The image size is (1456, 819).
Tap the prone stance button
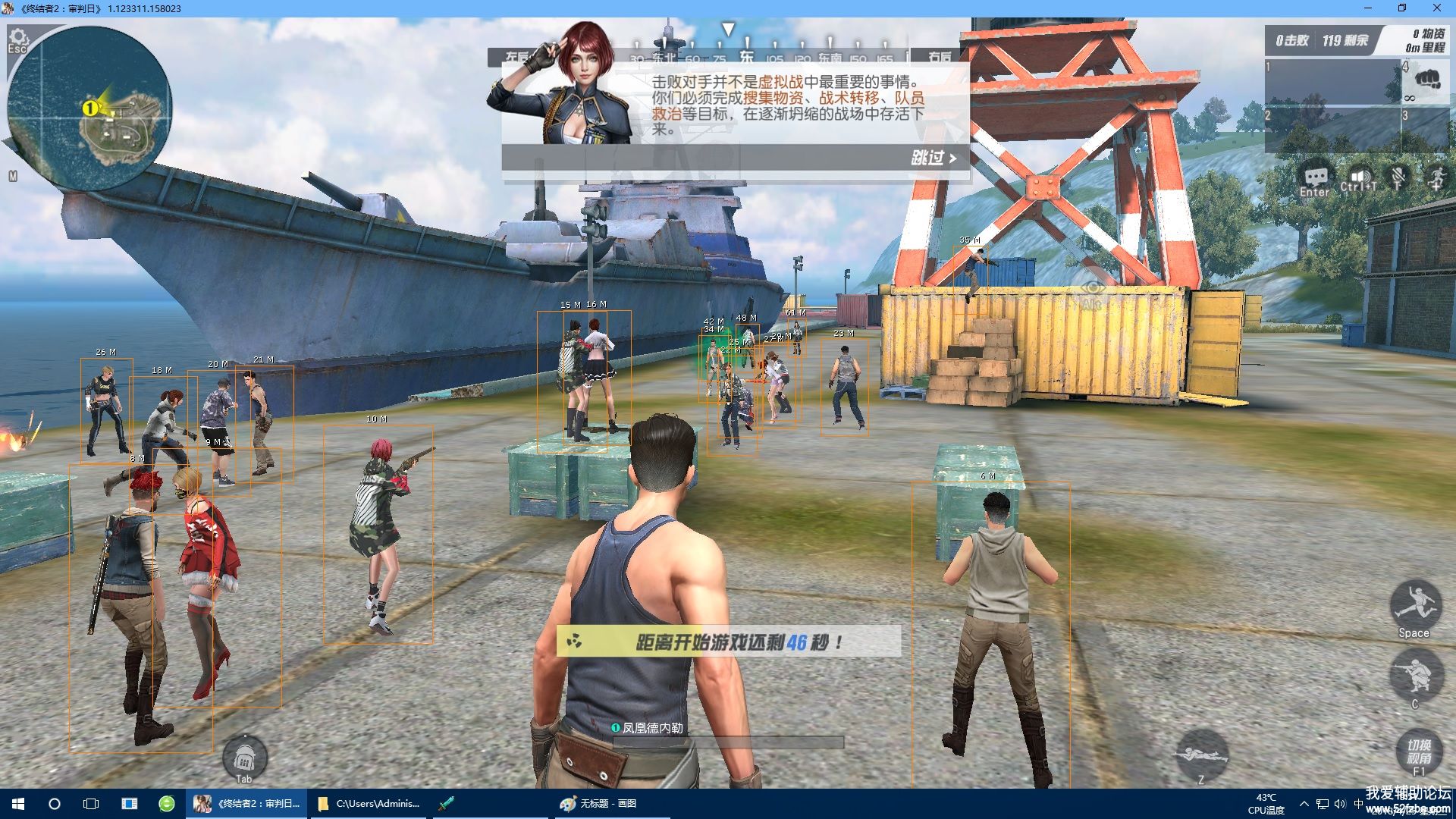(x=1201, y=754)
